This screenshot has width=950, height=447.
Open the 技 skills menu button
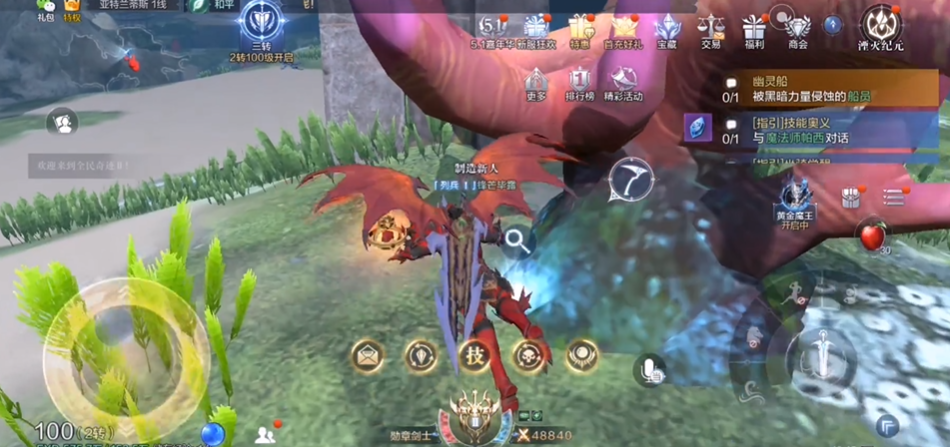(474, 355)
